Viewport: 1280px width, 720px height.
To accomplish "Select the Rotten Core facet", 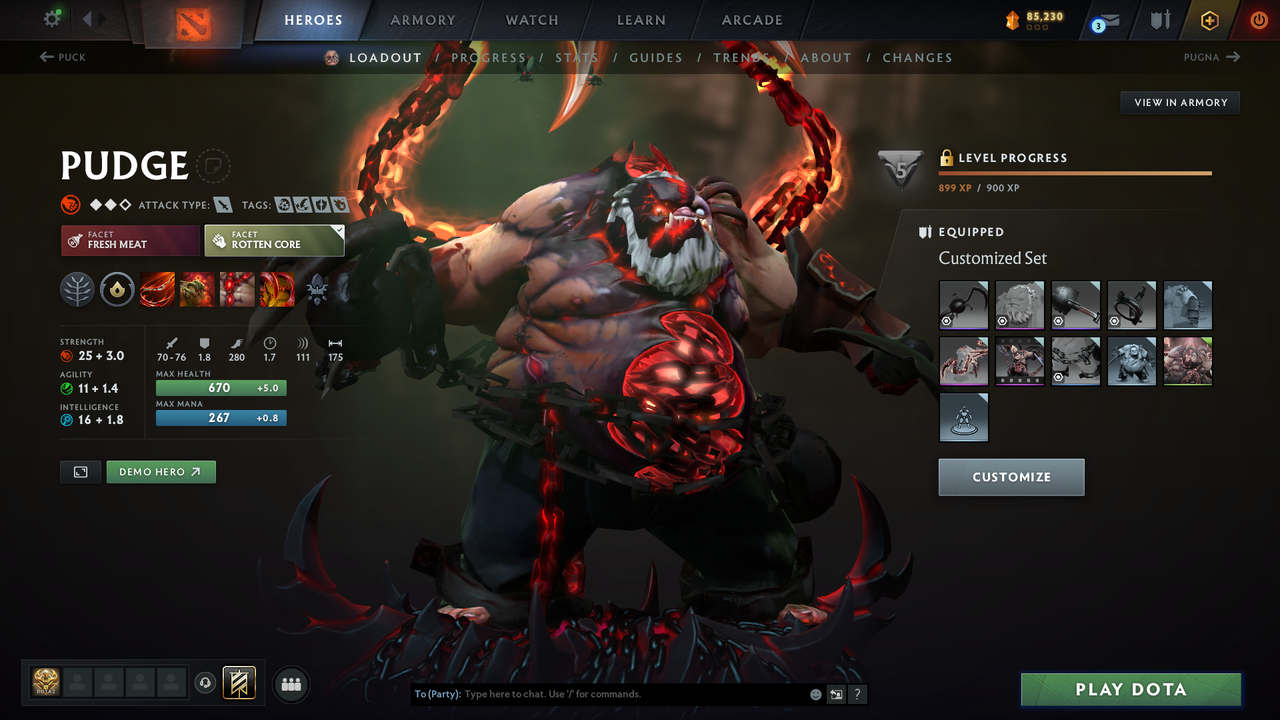I will tap(274, 240).
